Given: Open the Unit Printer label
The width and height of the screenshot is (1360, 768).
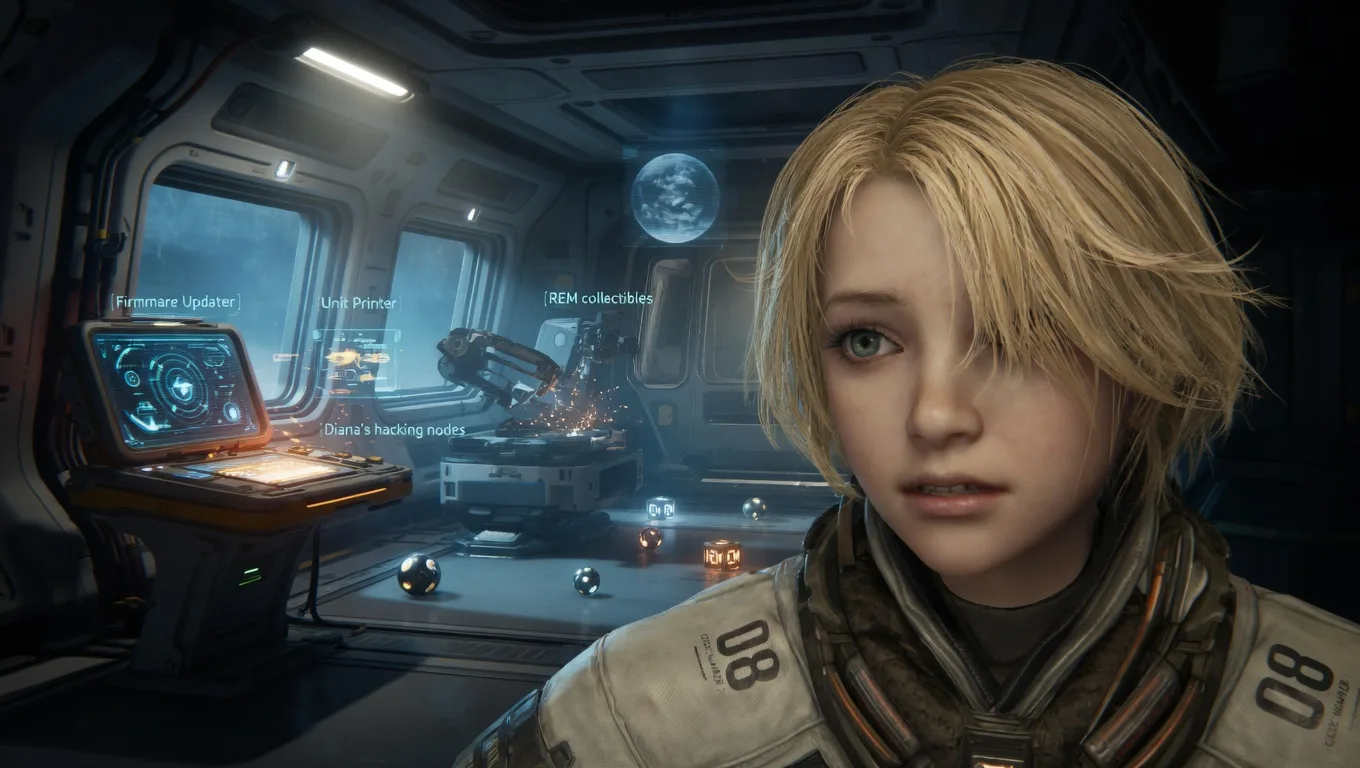Looking at the screenshot, I should [x=358, y=303].
